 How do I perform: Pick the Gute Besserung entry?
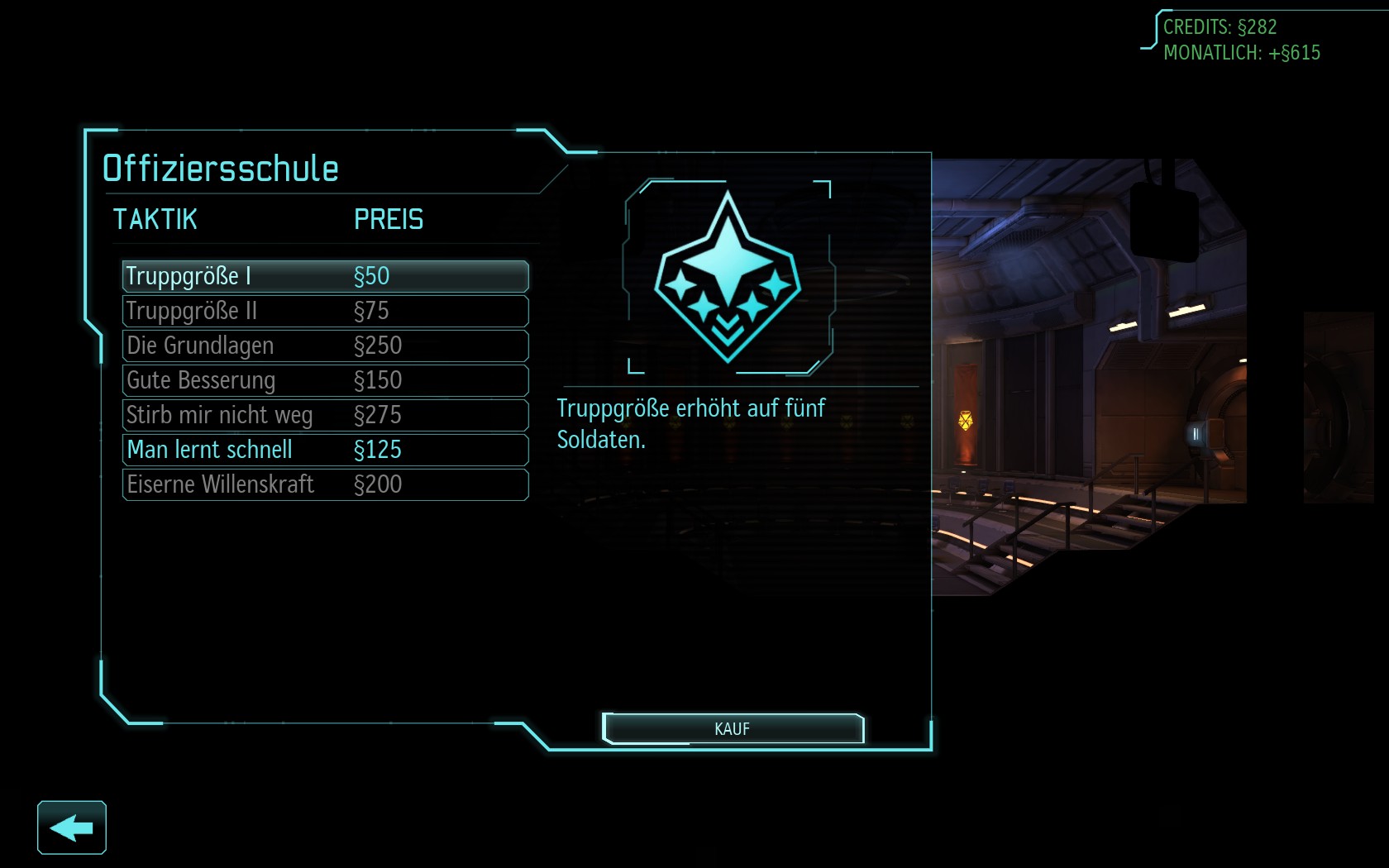pyautogui.click(x=325, y=380)
